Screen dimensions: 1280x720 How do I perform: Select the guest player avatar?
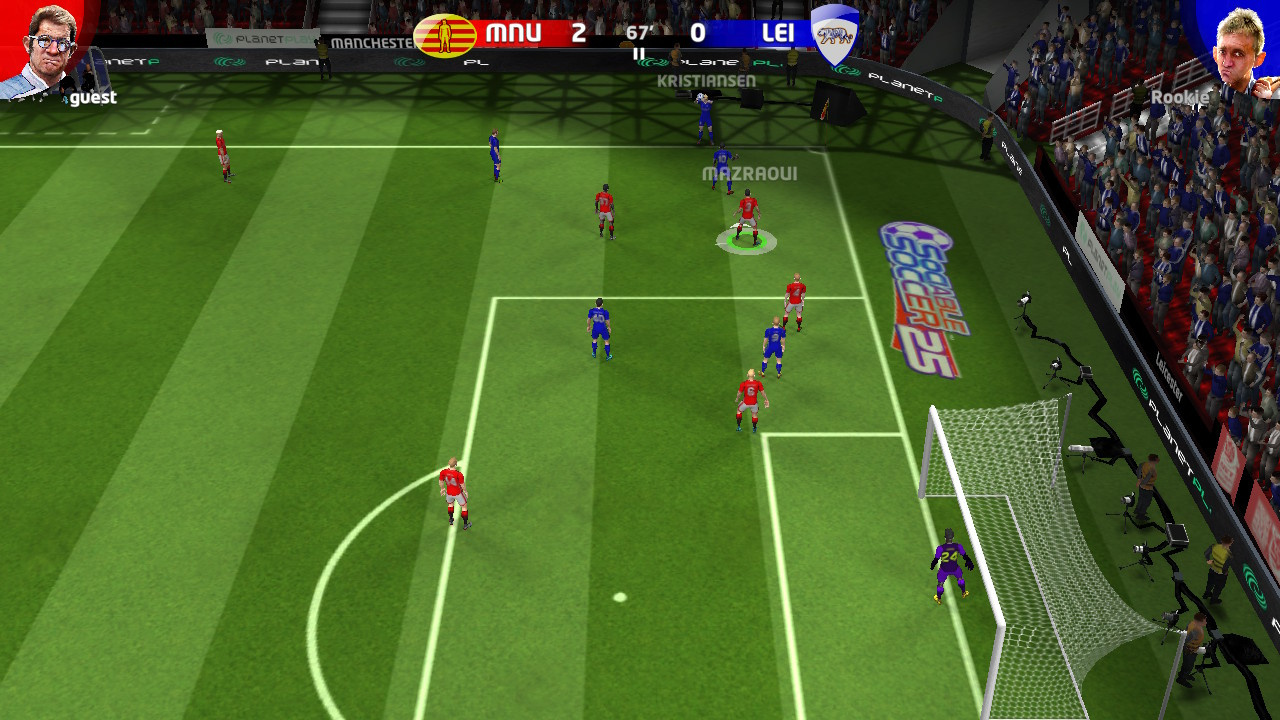point(45,48)
